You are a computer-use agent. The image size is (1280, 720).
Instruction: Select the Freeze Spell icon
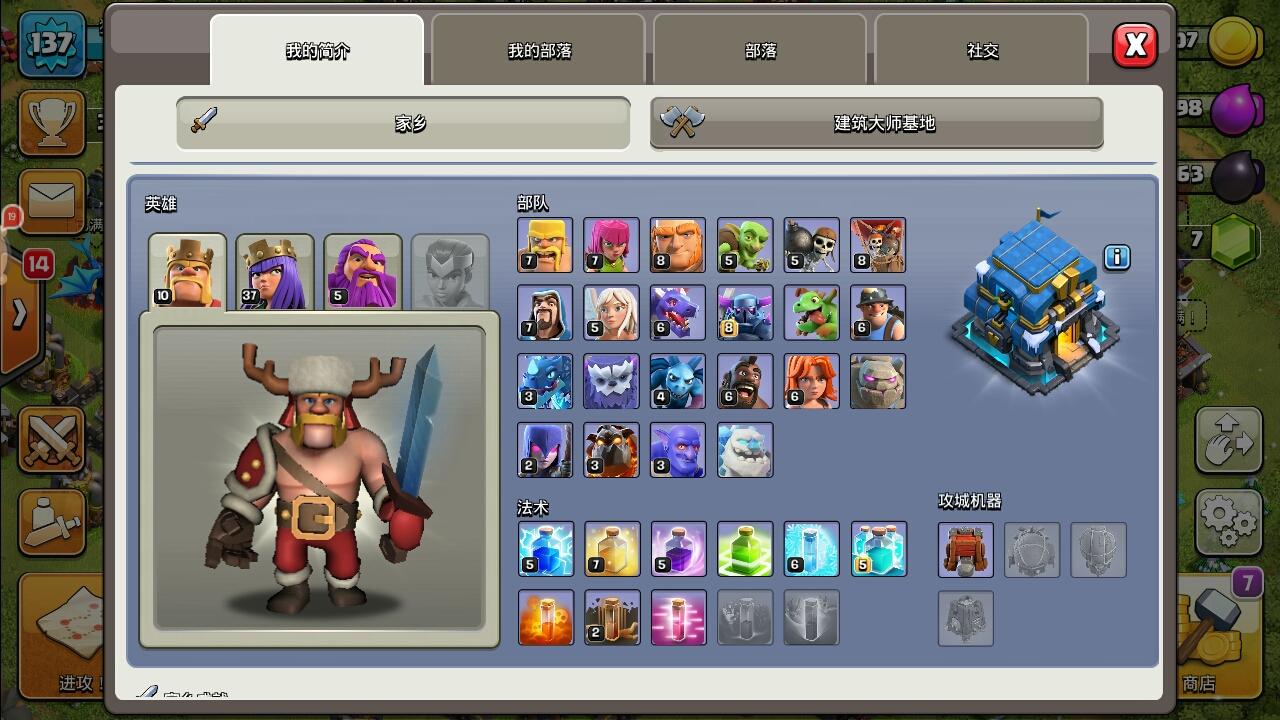pyautogui.click(x=811, y=549)
